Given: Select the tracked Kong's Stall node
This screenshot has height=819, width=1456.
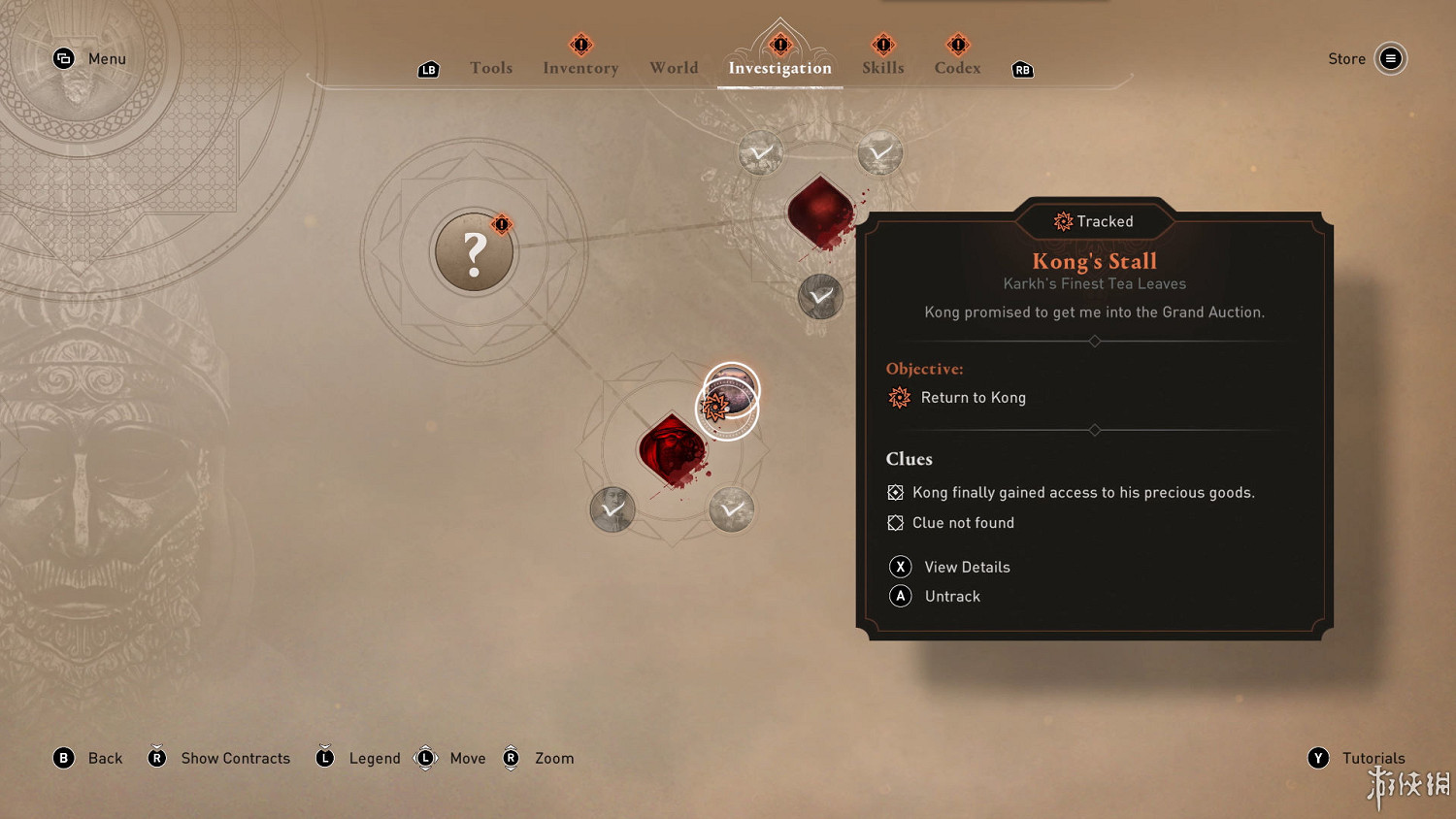Looking at the screenshot, I should tap(730, 398).
